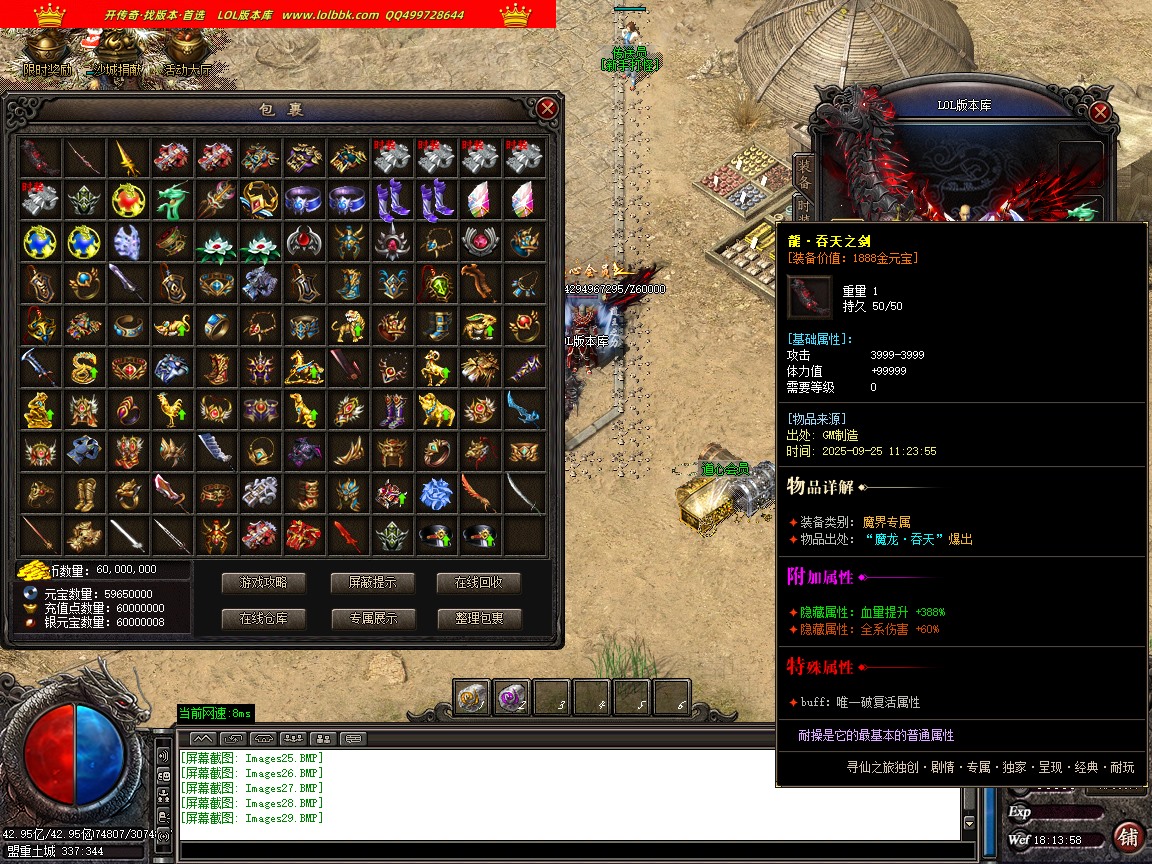Click the 屏蔽提示 button
1152x864 pixels.
pyautogui.click(x=372, y=583)
